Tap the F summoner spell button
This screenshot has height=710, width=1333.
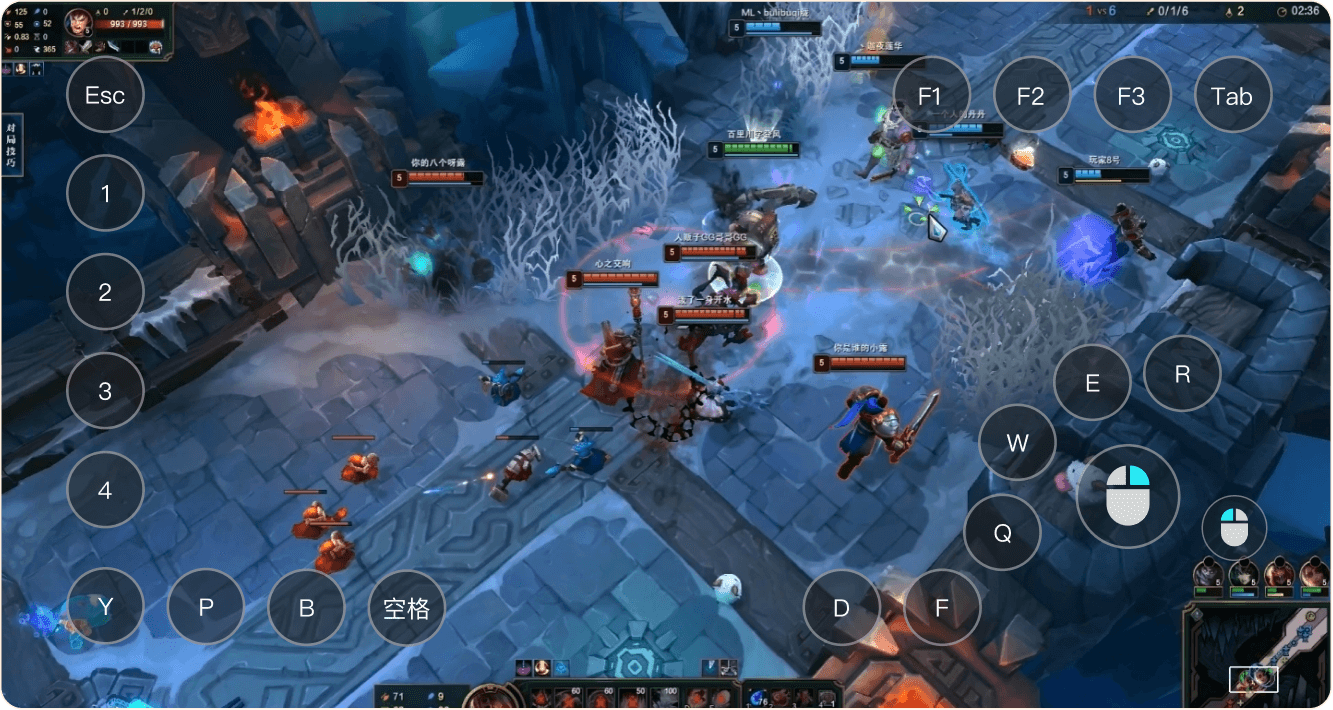[x=942, y=608]
